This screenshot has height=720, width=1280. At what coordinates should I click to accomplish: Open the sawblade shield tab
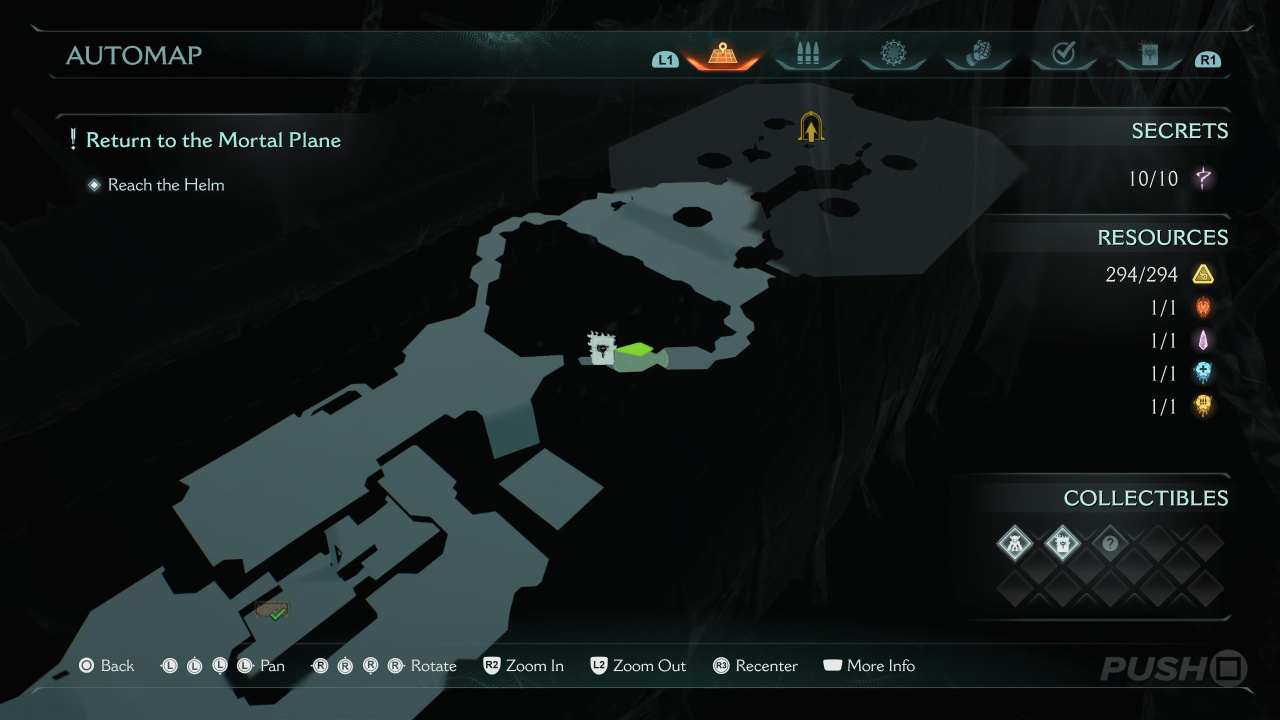(x=892, y=55)
